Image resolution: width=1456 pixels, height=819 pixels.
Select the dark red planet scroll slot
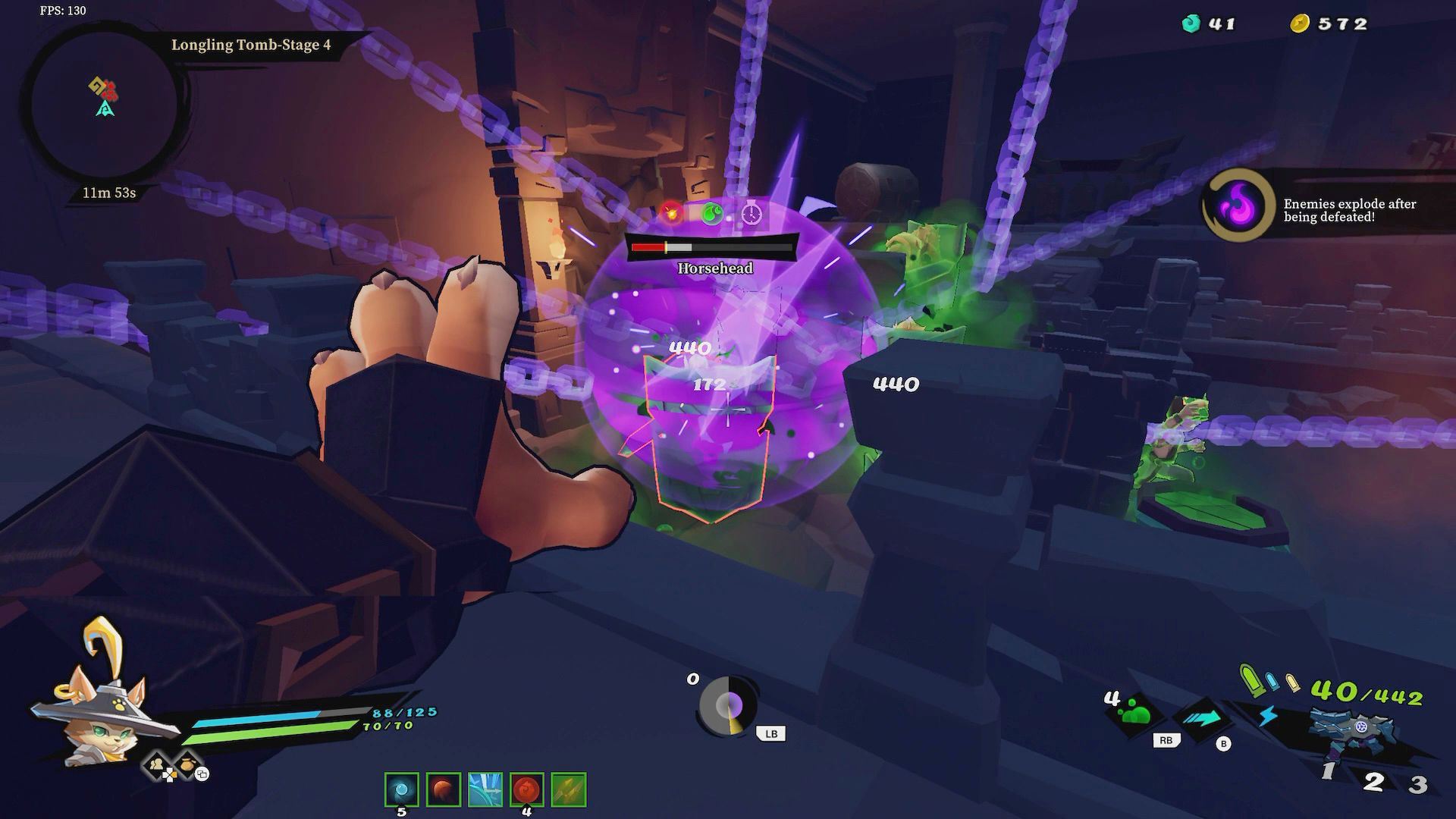coord(443,789)
